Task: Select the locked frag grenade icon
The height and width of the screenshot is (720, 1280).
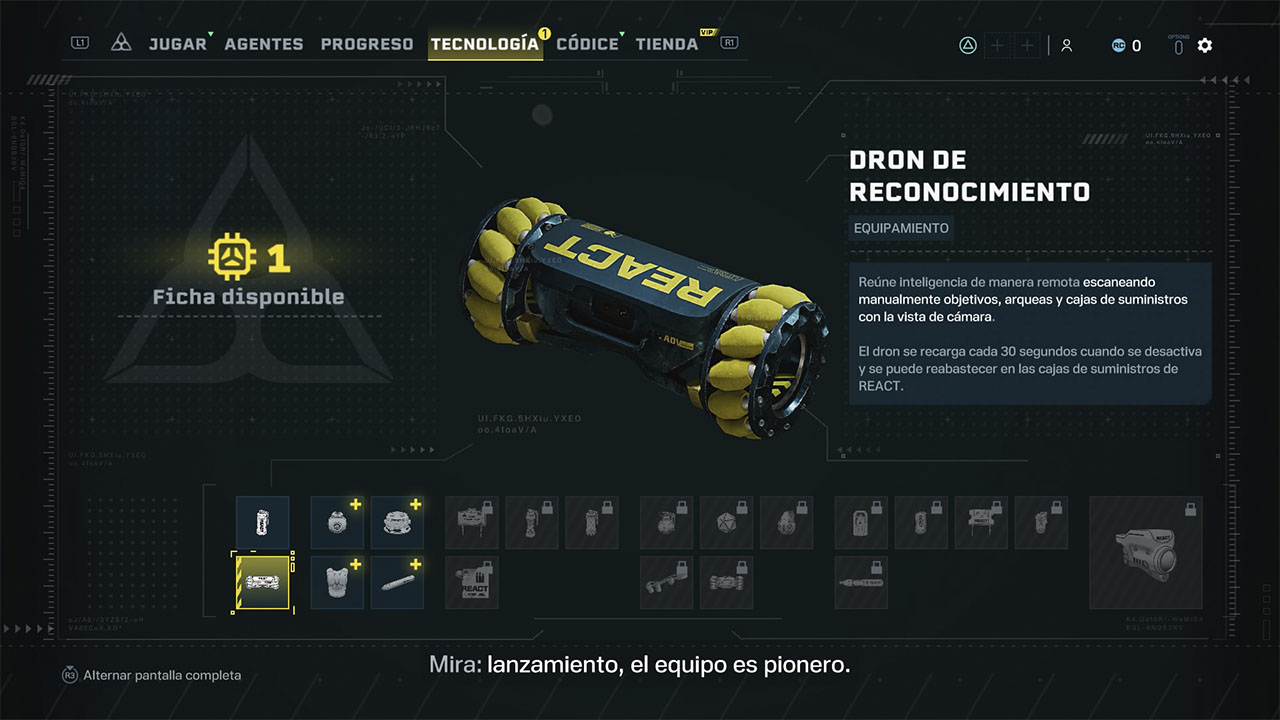Action: click(665, 522)
